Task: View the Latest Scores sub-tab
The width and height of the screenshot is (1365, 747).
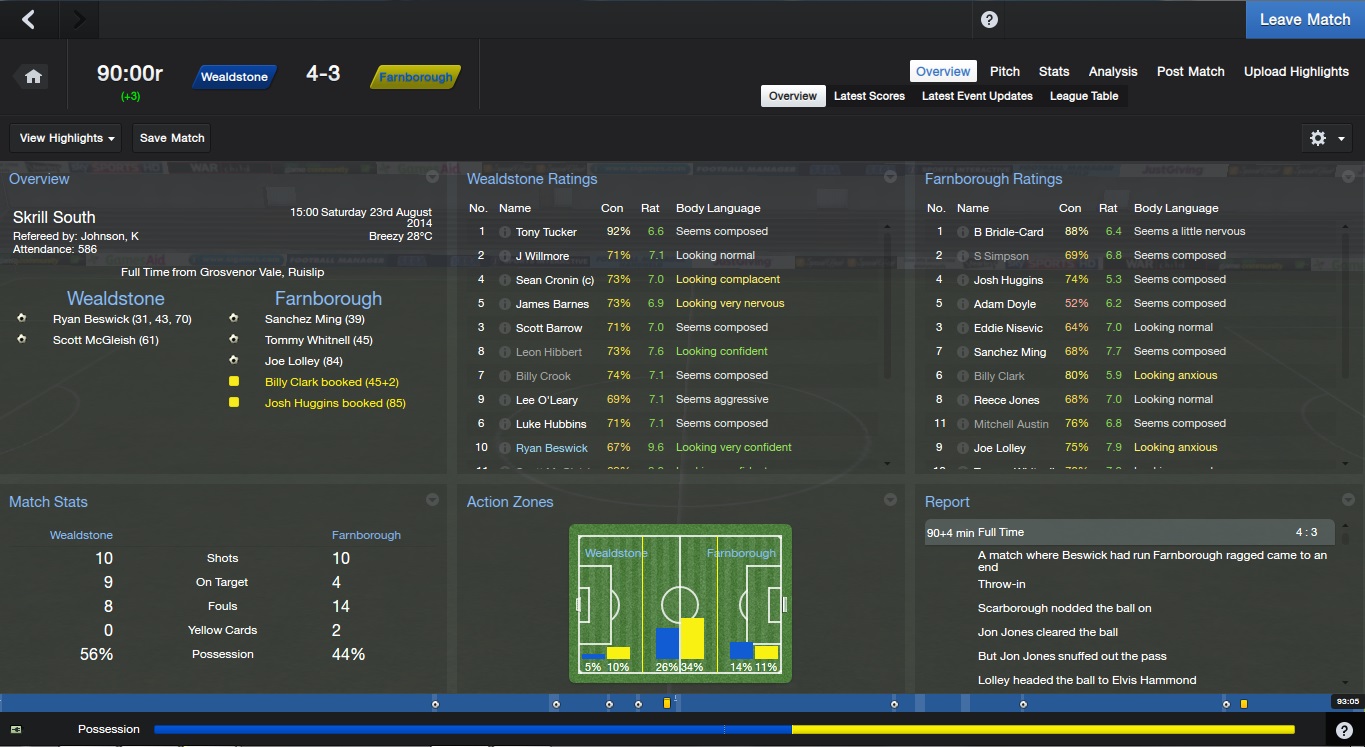Action: point(869,96)
